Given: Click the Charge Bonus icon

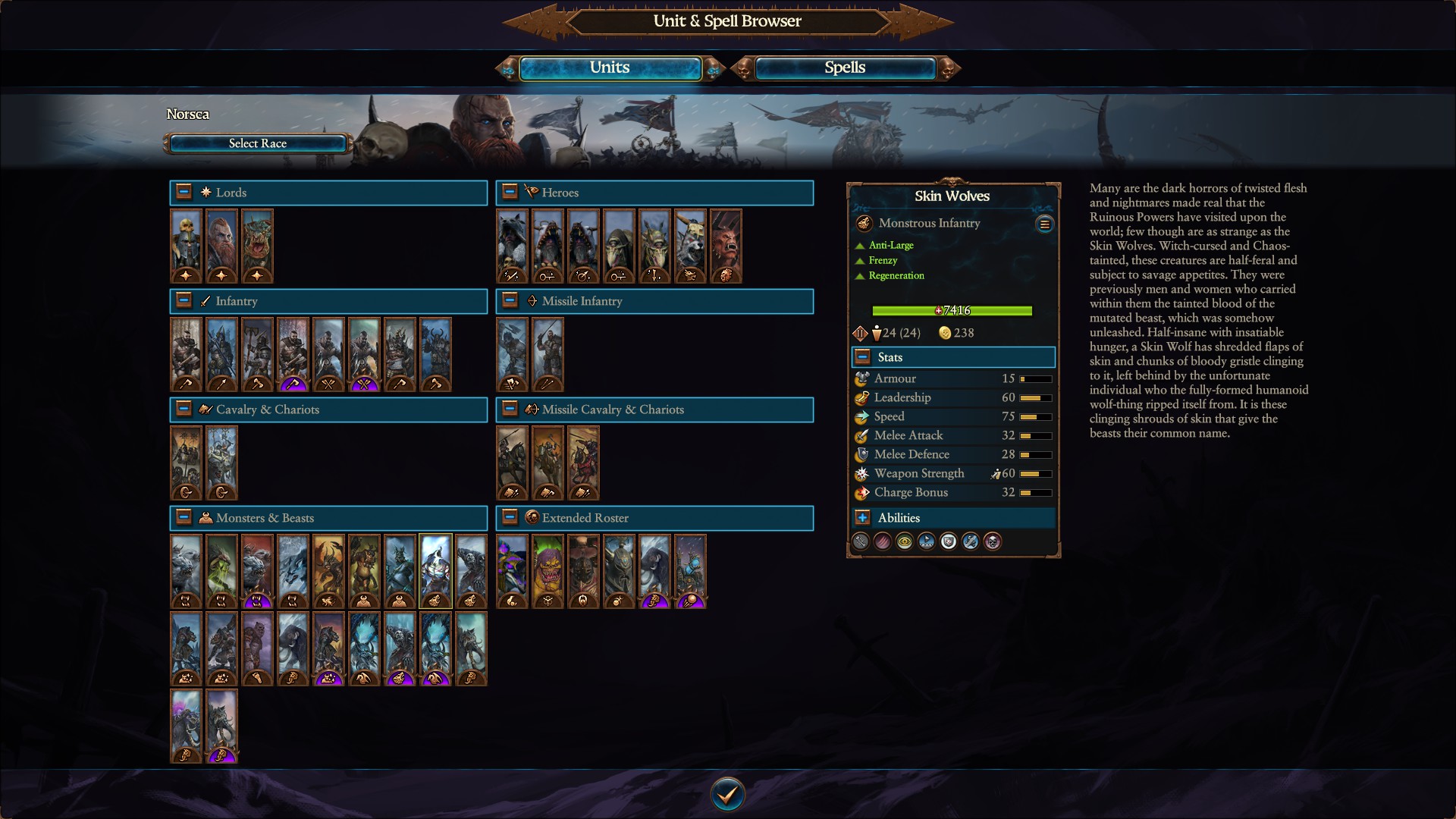Looking at the screenshot, I should pyautogui.click(x=861, y=492).
